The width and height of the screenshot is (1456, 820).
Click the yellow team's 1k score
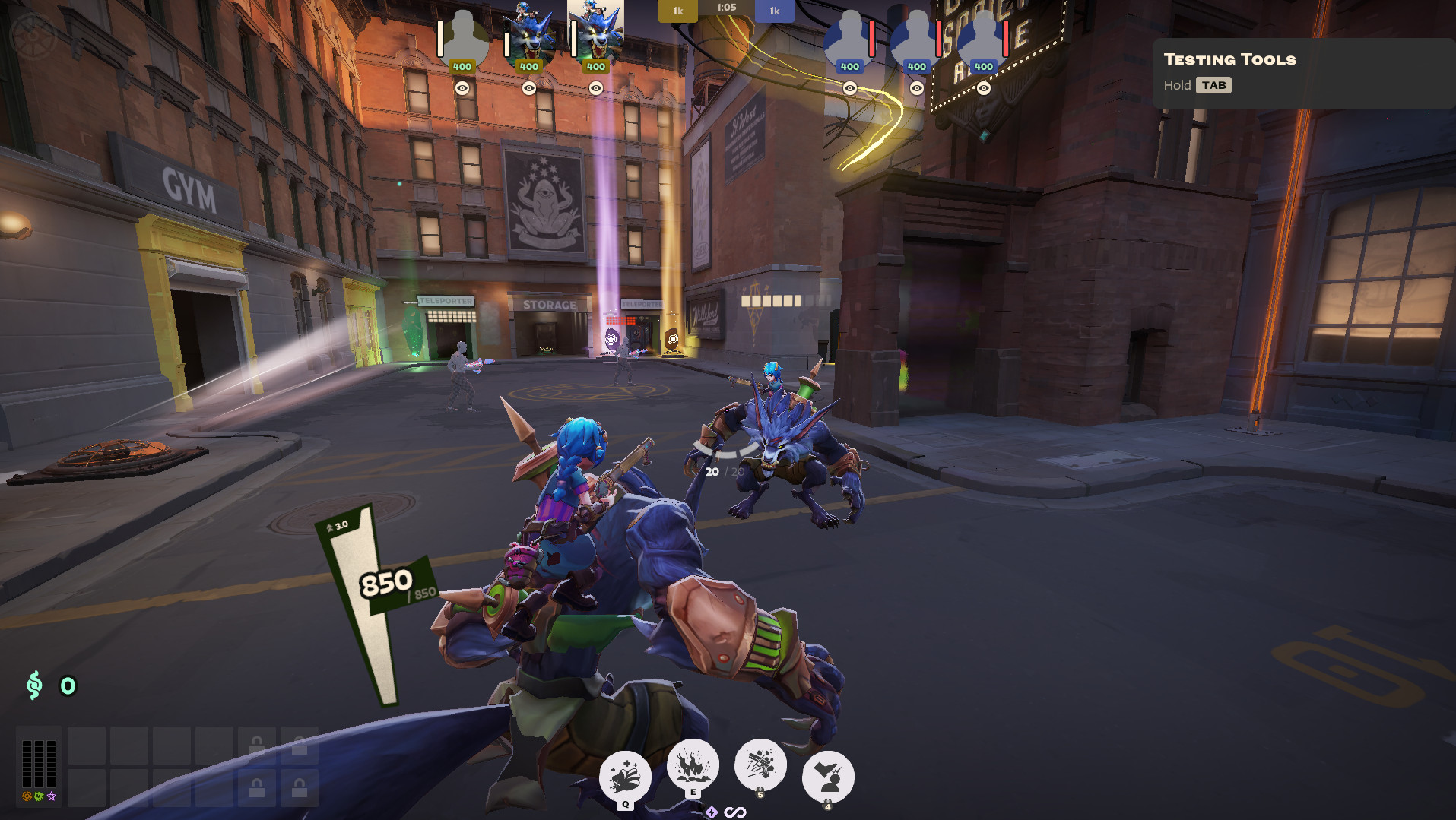click(x=677, y=11)
